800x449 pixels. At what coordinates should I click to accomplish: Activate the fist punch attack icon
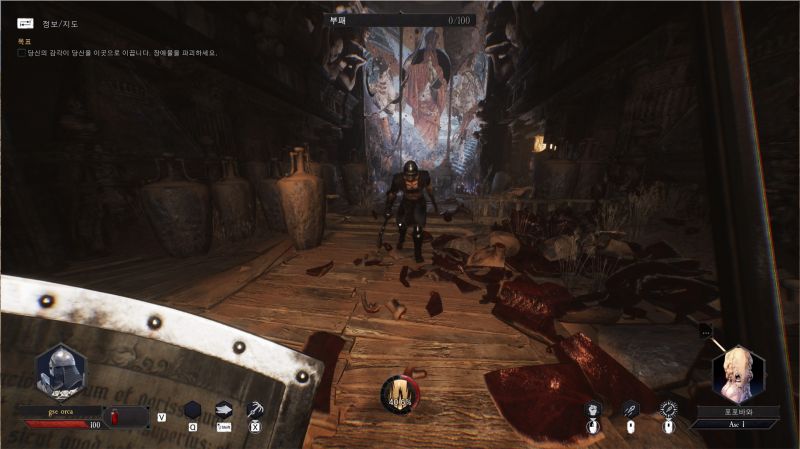point(594,409)
